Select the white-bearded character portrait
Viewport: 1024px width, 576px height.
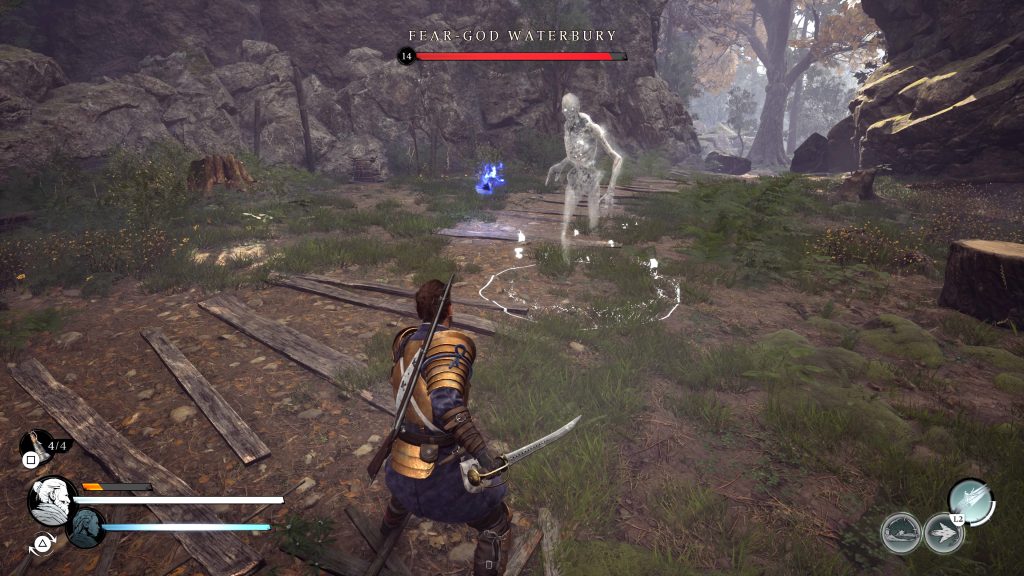pos(51,500)
